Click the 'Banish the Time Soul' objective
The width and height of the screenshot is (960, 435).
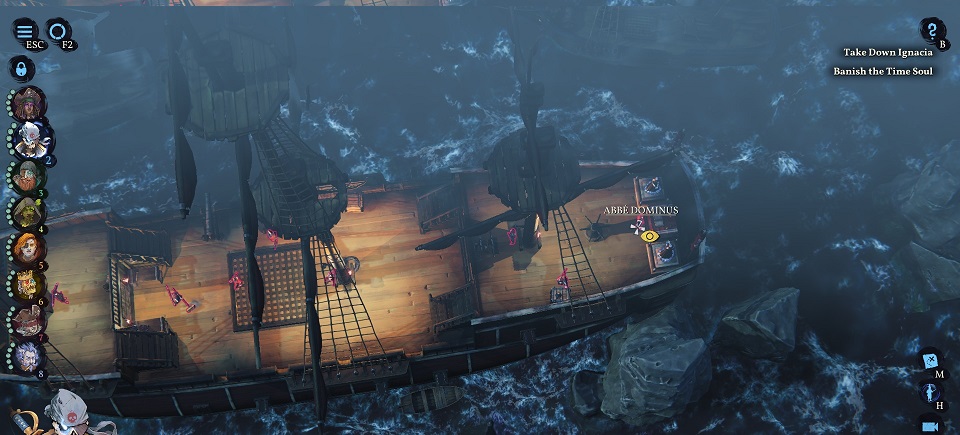pyautogui.click(x=883, y=71)
